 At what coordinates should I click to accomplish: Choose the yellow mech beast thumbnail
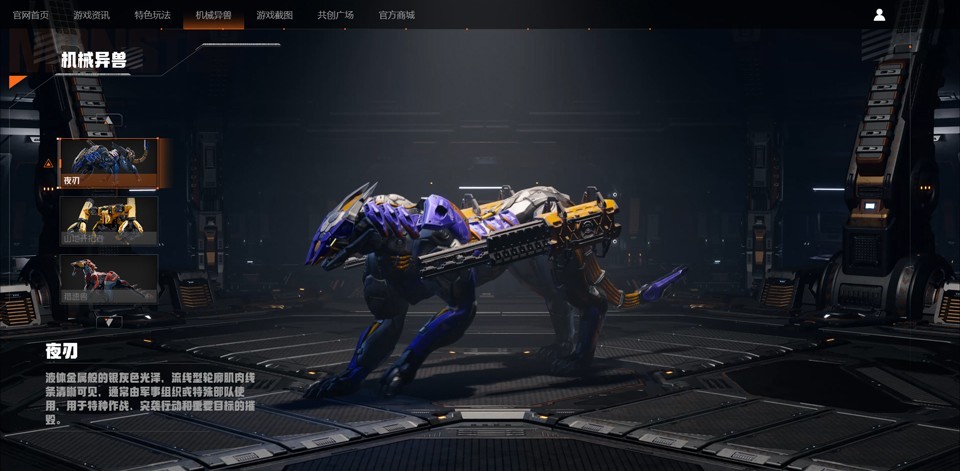(108, 220)
